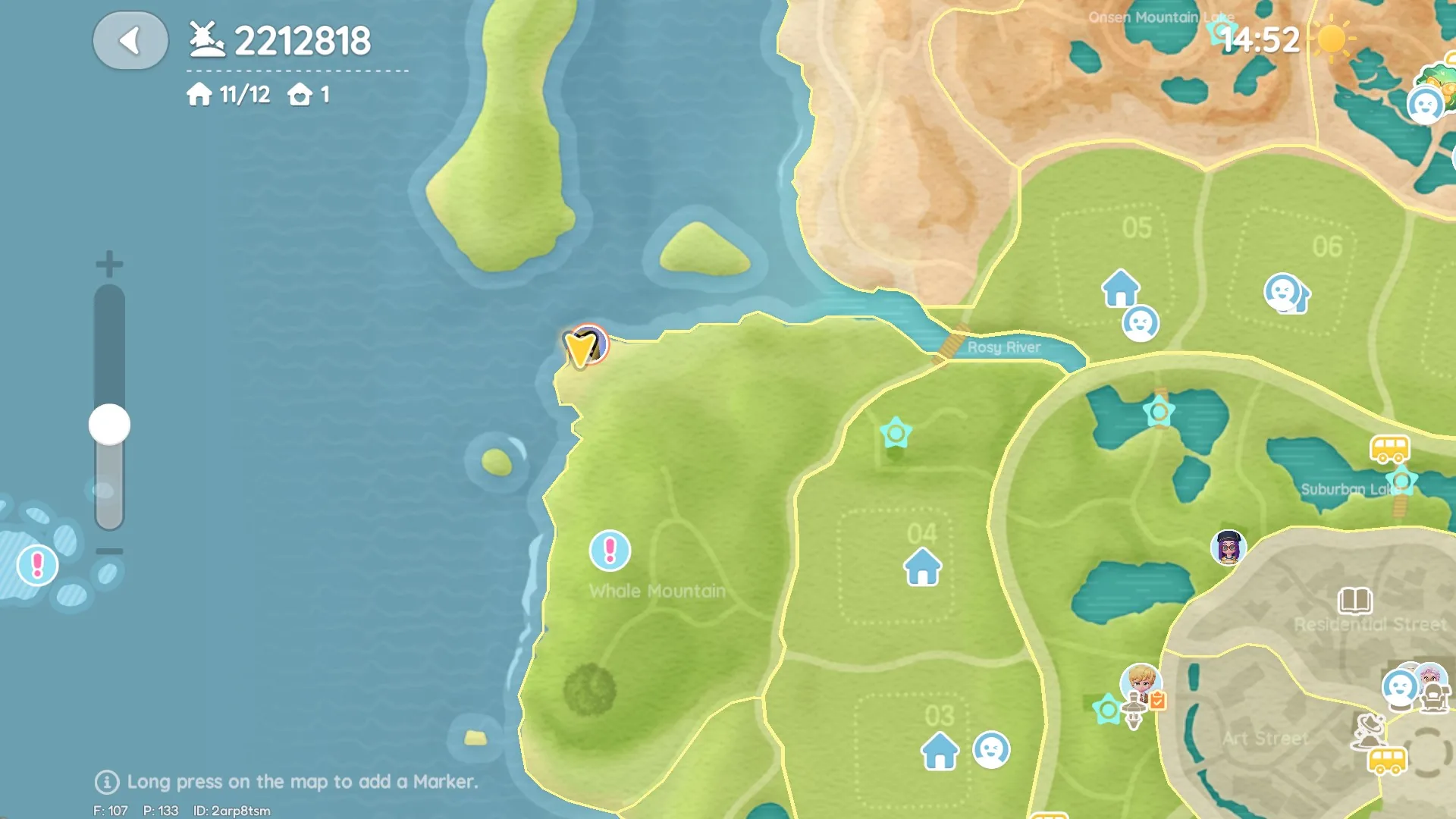Select the house marker in plot 05

(x=1120, y=288)
